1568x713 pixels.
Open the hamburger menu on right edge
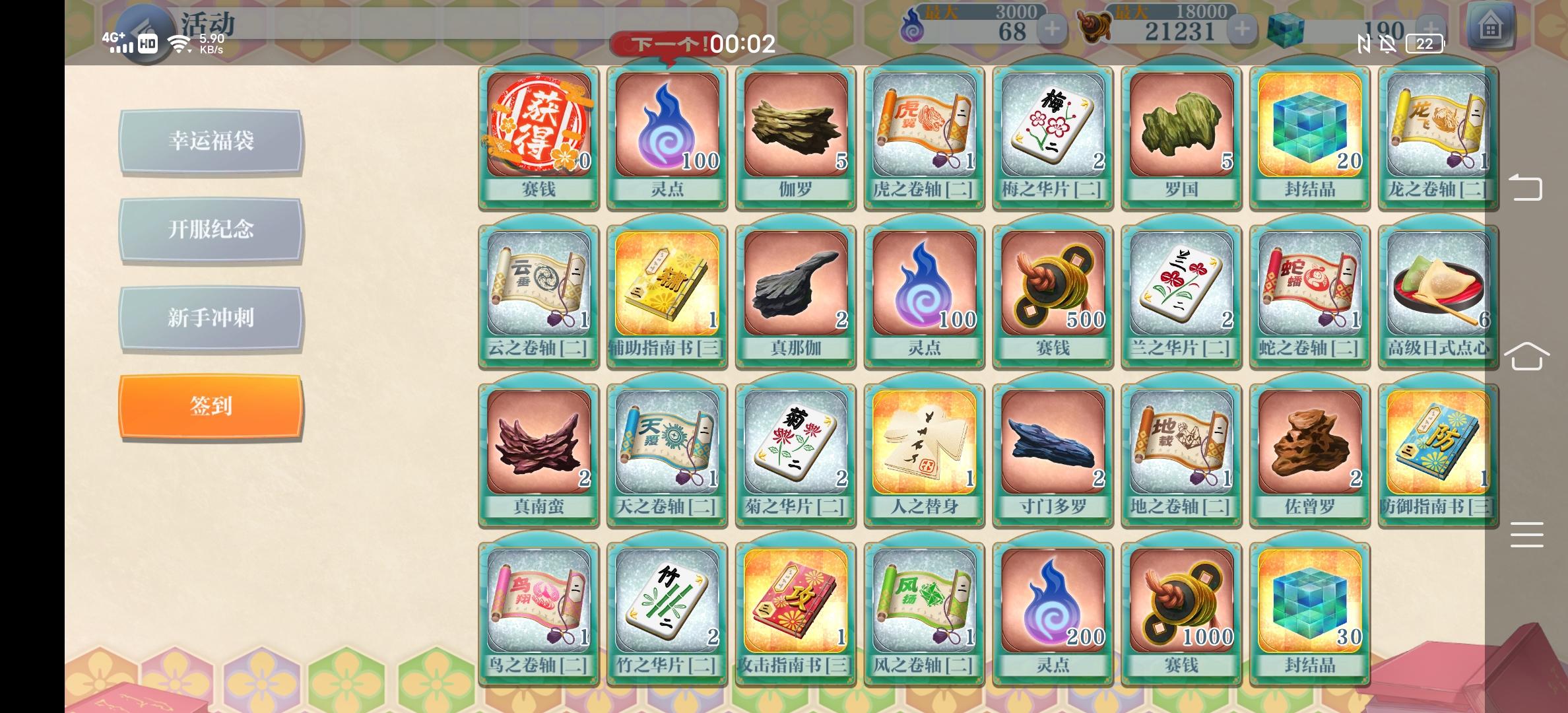coord(1528,535)
